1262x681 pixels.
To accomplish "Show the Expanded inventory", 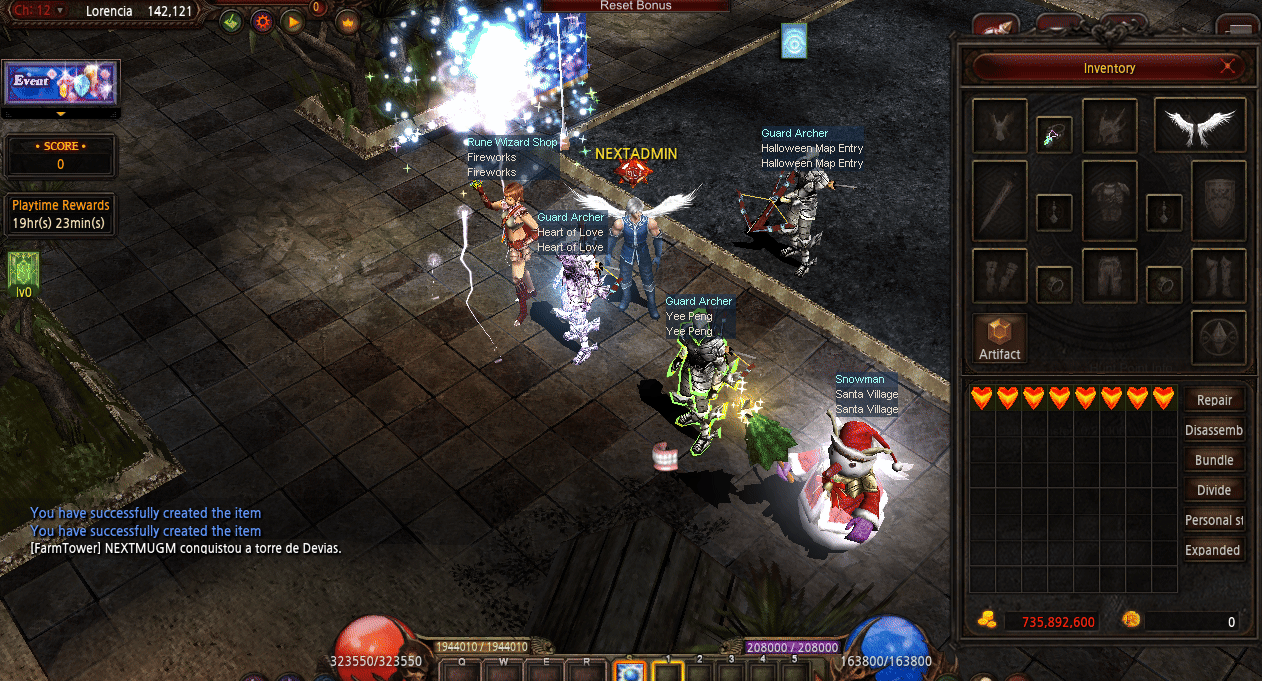I will 1214,550.
